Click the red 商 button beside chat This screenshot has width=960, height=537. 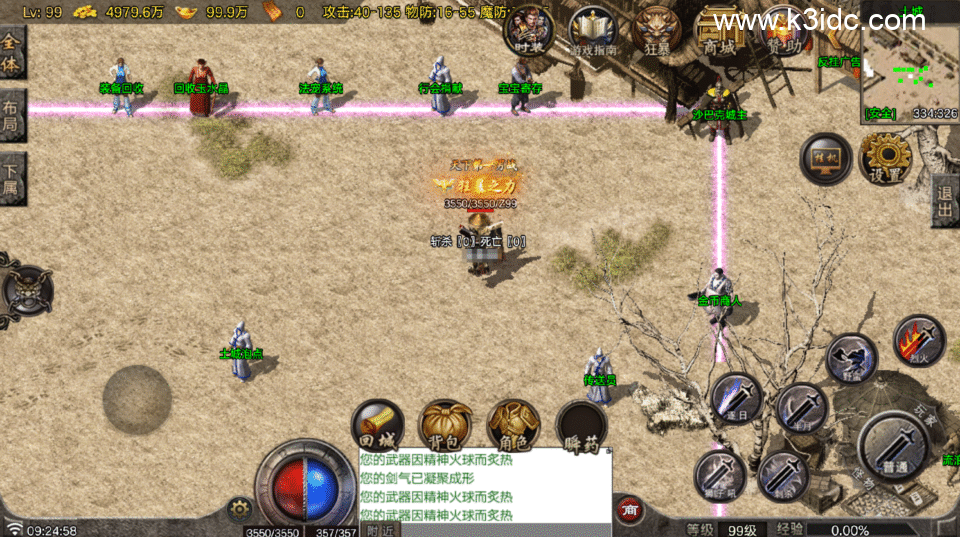pyautogui.click(x=630, y=509)
